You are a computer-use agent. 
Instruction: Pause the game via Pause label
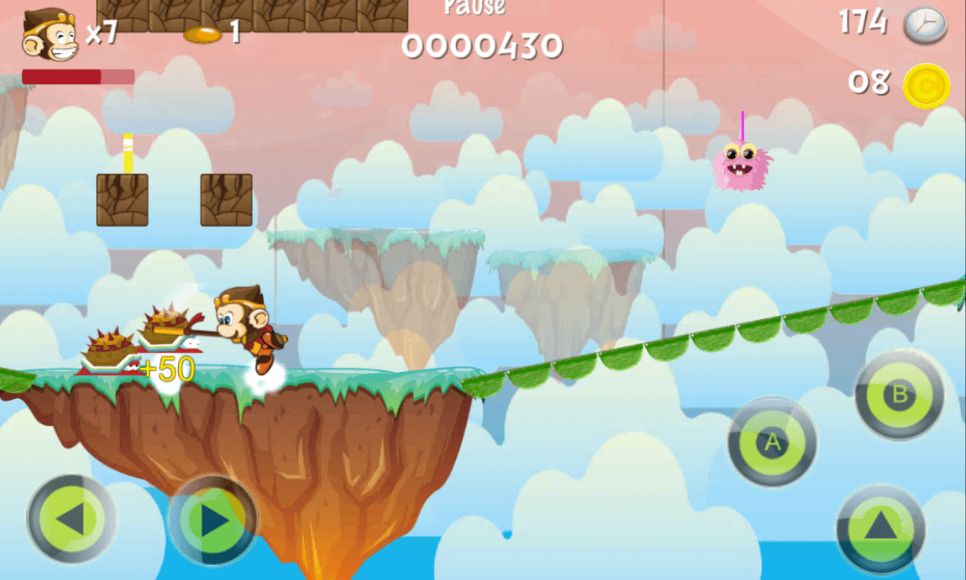(474, 8)
